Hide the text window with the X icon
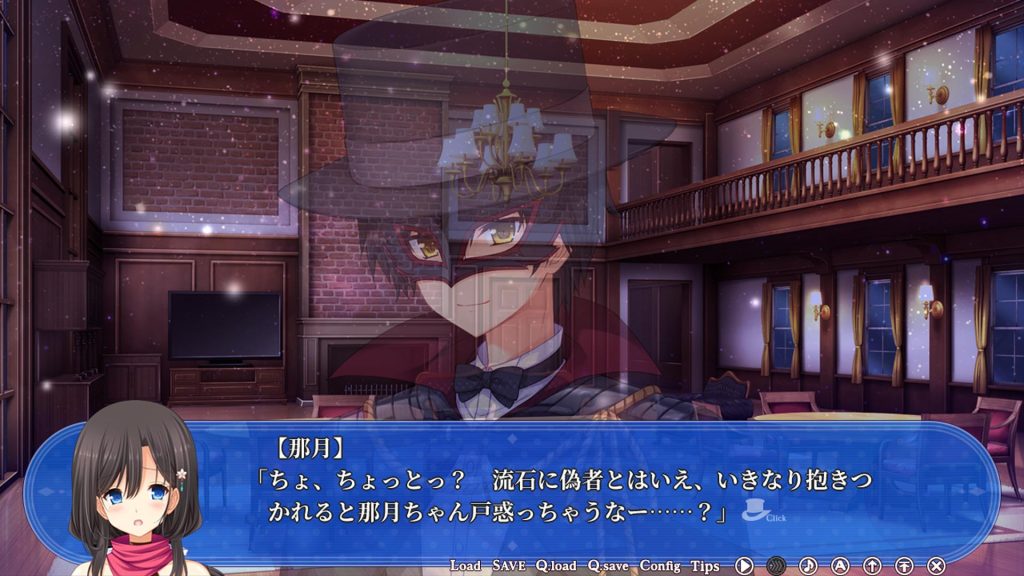1024x576 pixels. (x=936, y=566)
